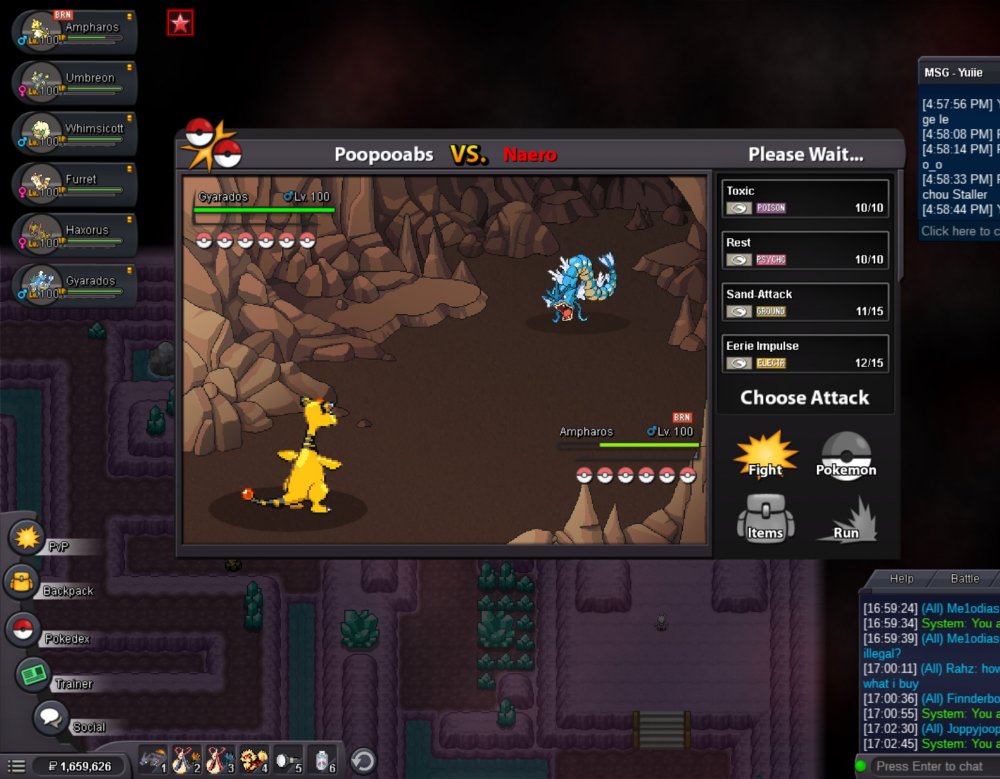1000x779 pixels.
Task: Use the Sand-Attack move
Action: tap(805, 302)
